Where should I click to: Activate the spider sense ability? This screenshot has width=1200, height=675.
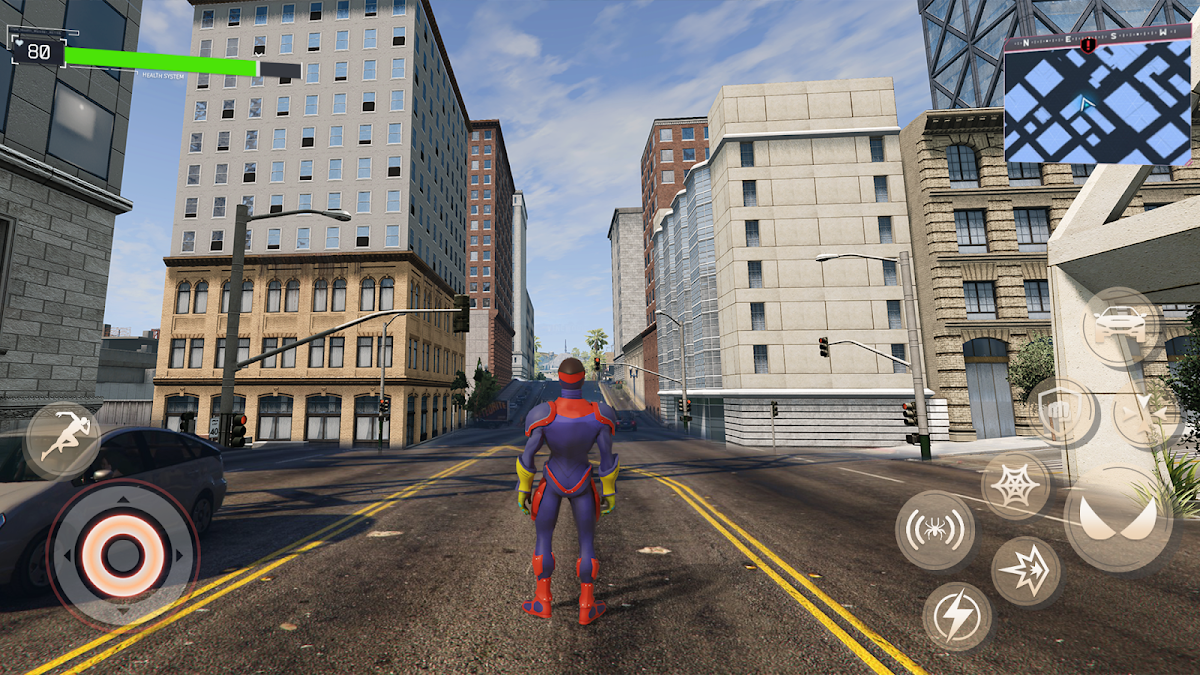pyautogui.click(x=935, y=530)
